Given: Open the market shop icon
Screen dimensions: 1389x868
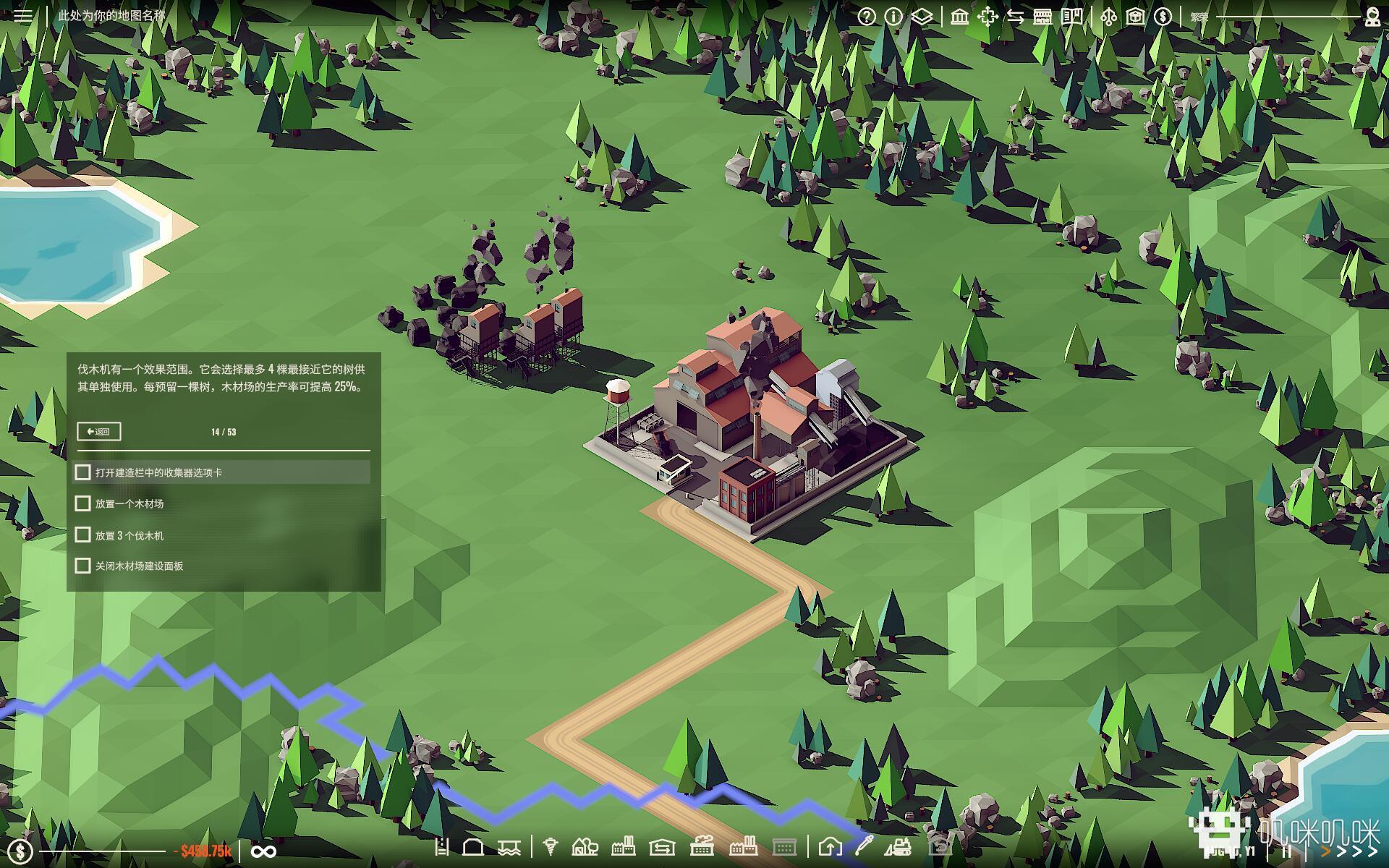Looking at the screenshot, I should [x=1042, y=17].
